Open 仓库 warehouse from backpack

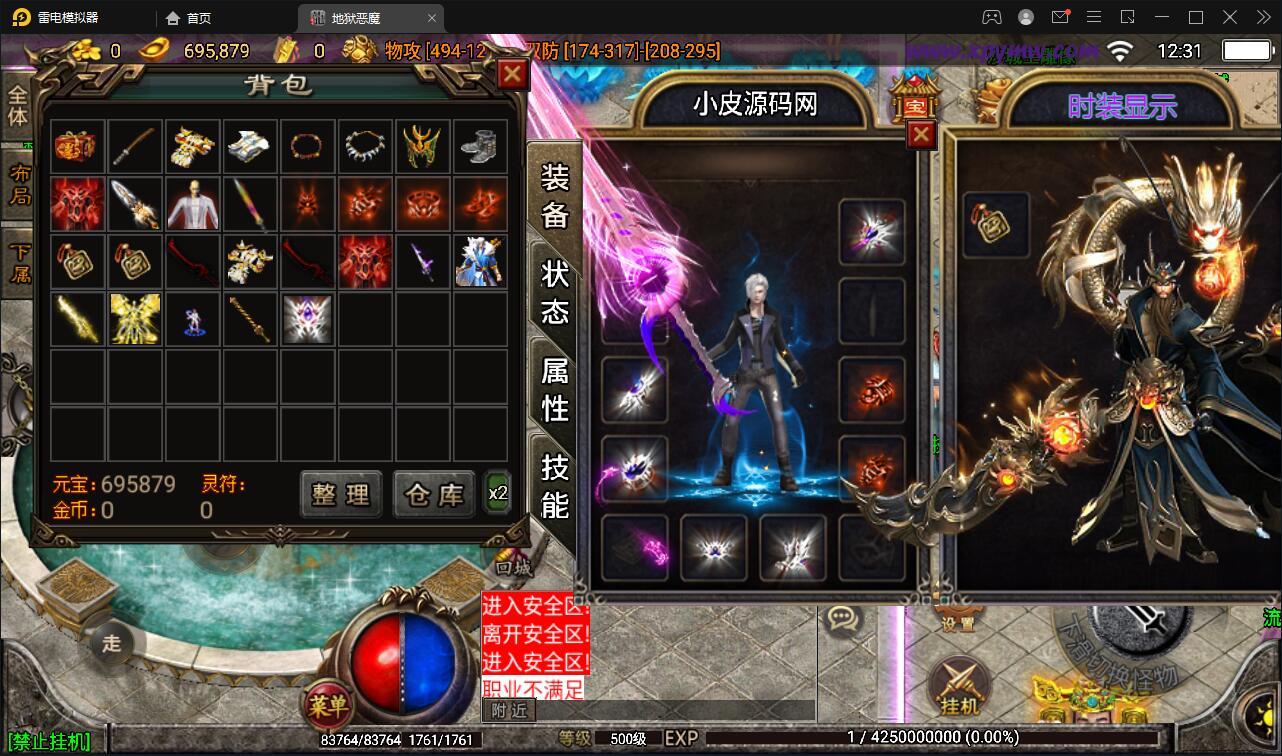click(433, 494)
